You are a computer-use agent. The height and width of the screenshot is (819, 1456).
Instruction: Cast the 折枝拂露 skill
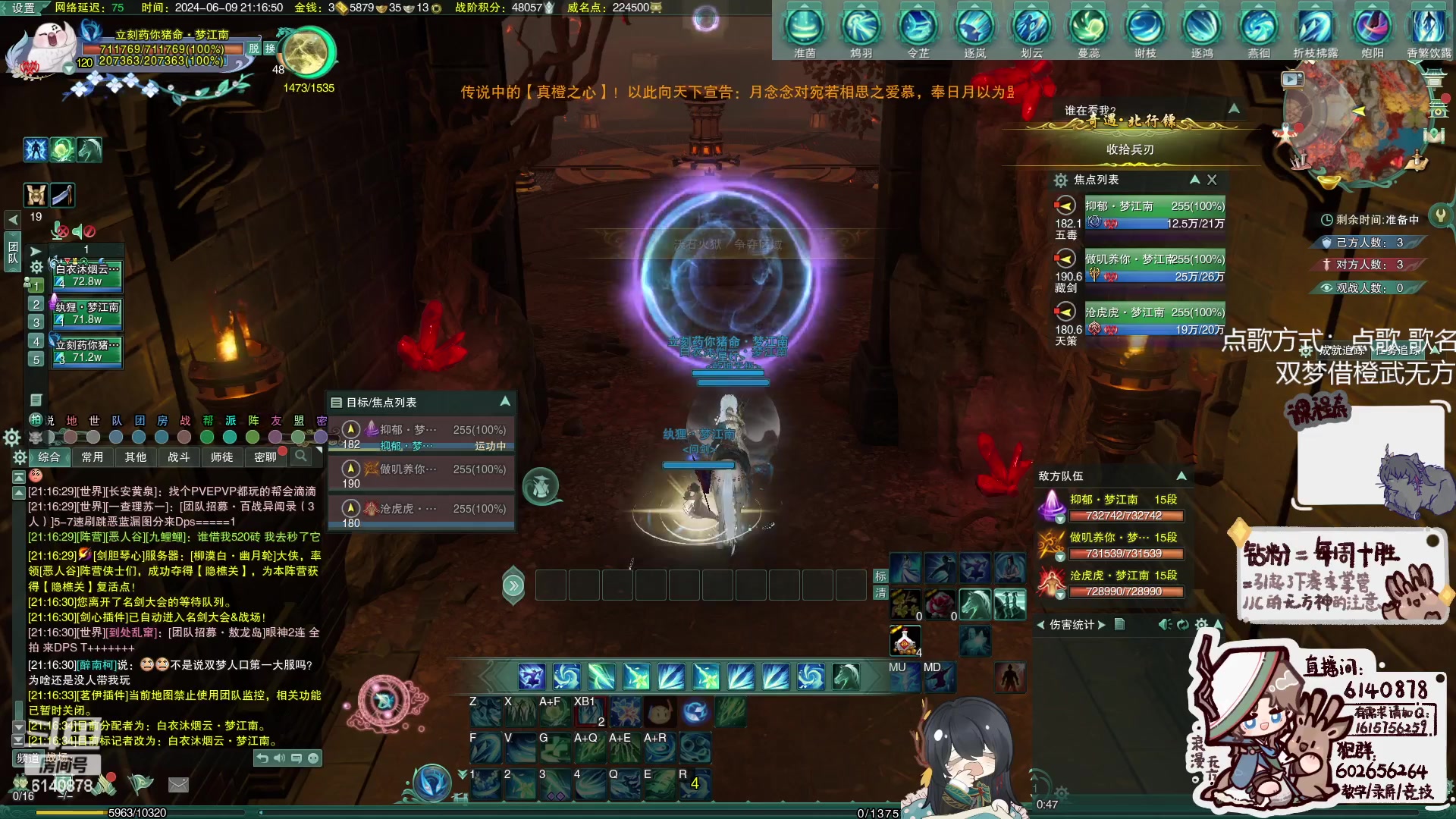[1315, 27]
